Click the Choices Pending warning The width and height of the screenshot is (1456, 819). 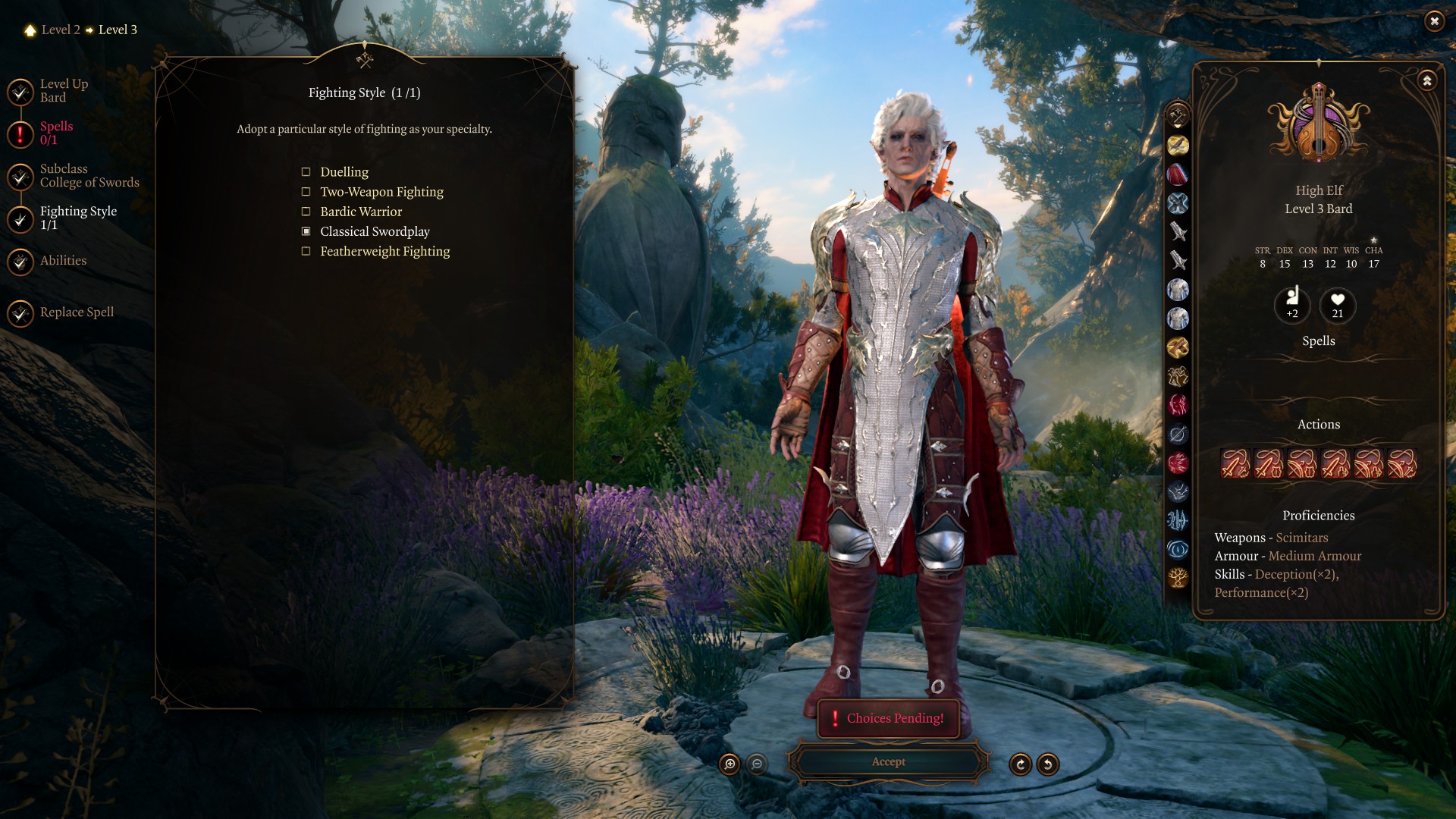888,718
